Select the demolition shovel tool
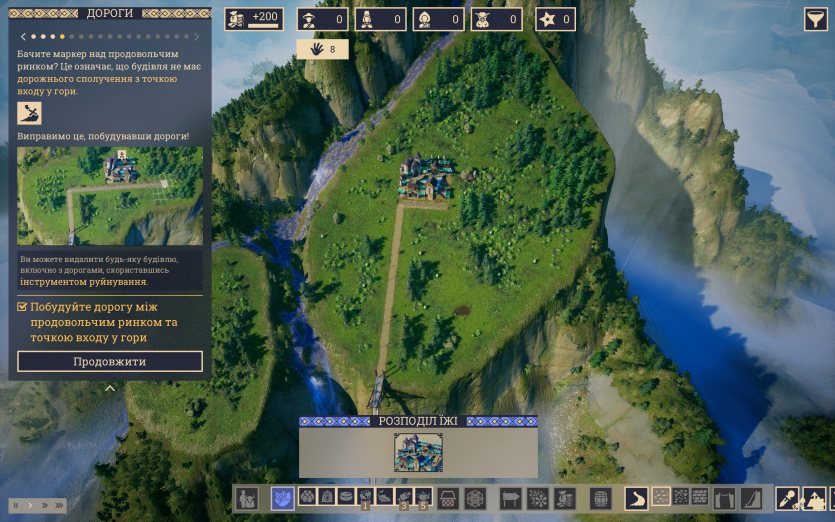The width and height of the screenshot is (835, 522). coord(788,497)
